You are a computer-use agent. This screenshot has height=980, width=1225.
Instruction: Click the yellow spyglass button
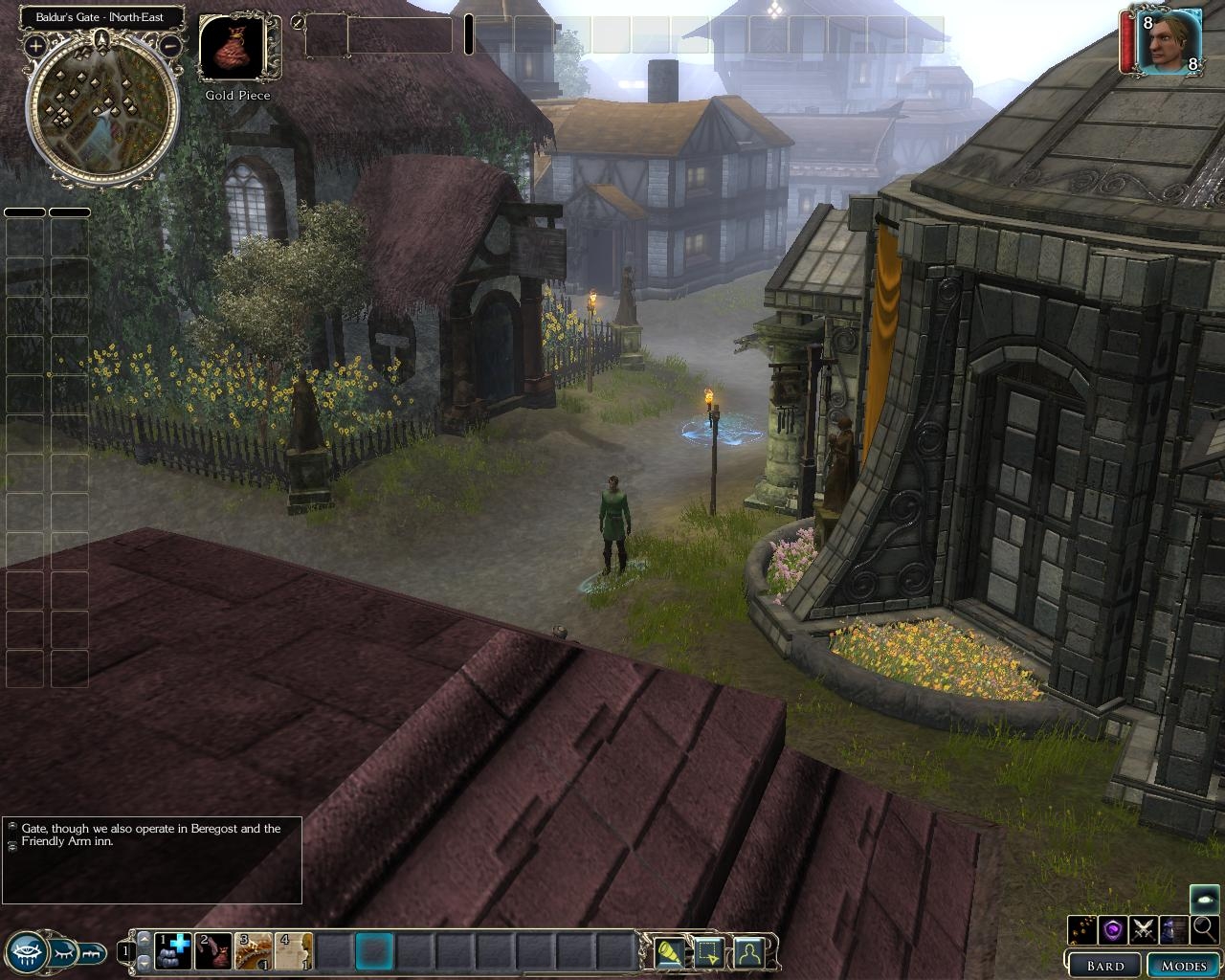669,953
